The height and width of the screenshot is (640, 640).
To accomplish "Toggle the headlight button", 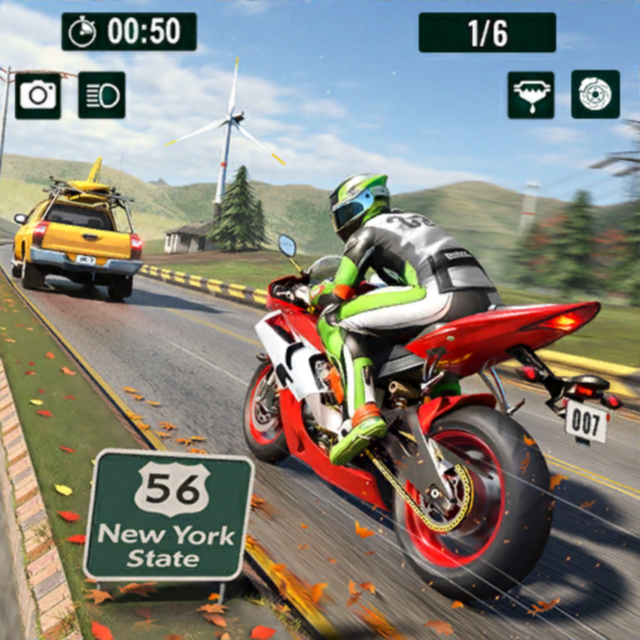I will [102, 95].
